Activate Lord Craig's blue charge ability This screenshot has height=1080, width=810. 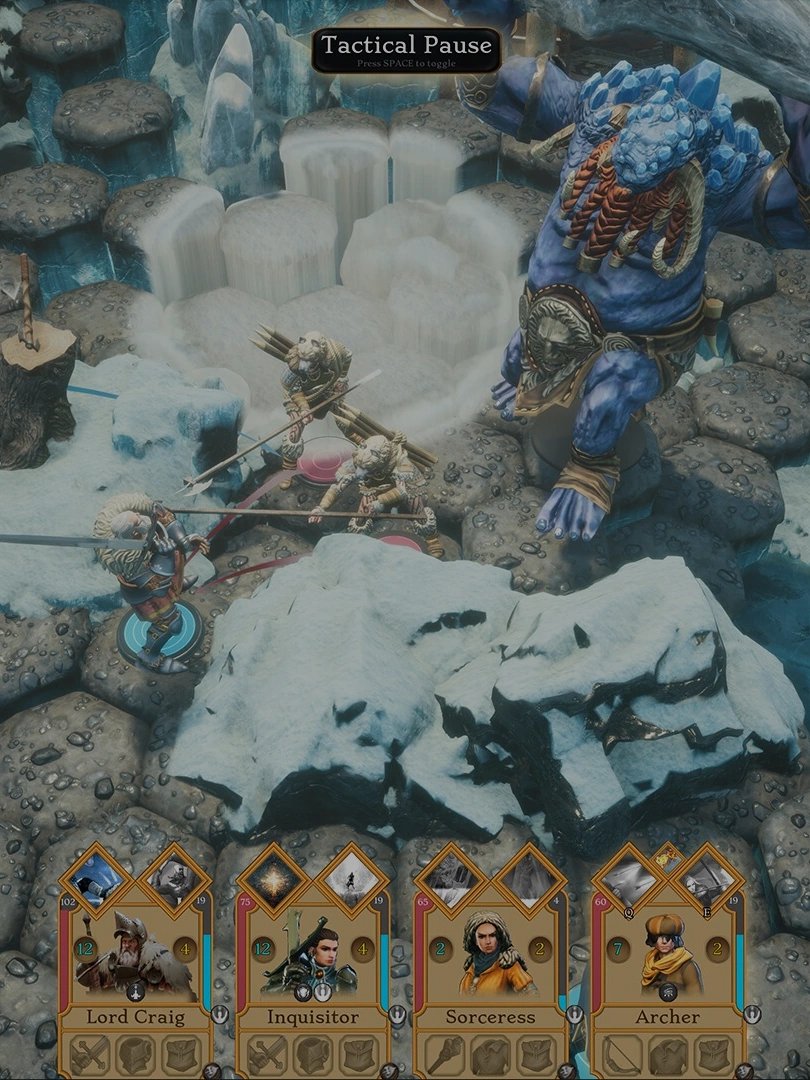[98, 876]
